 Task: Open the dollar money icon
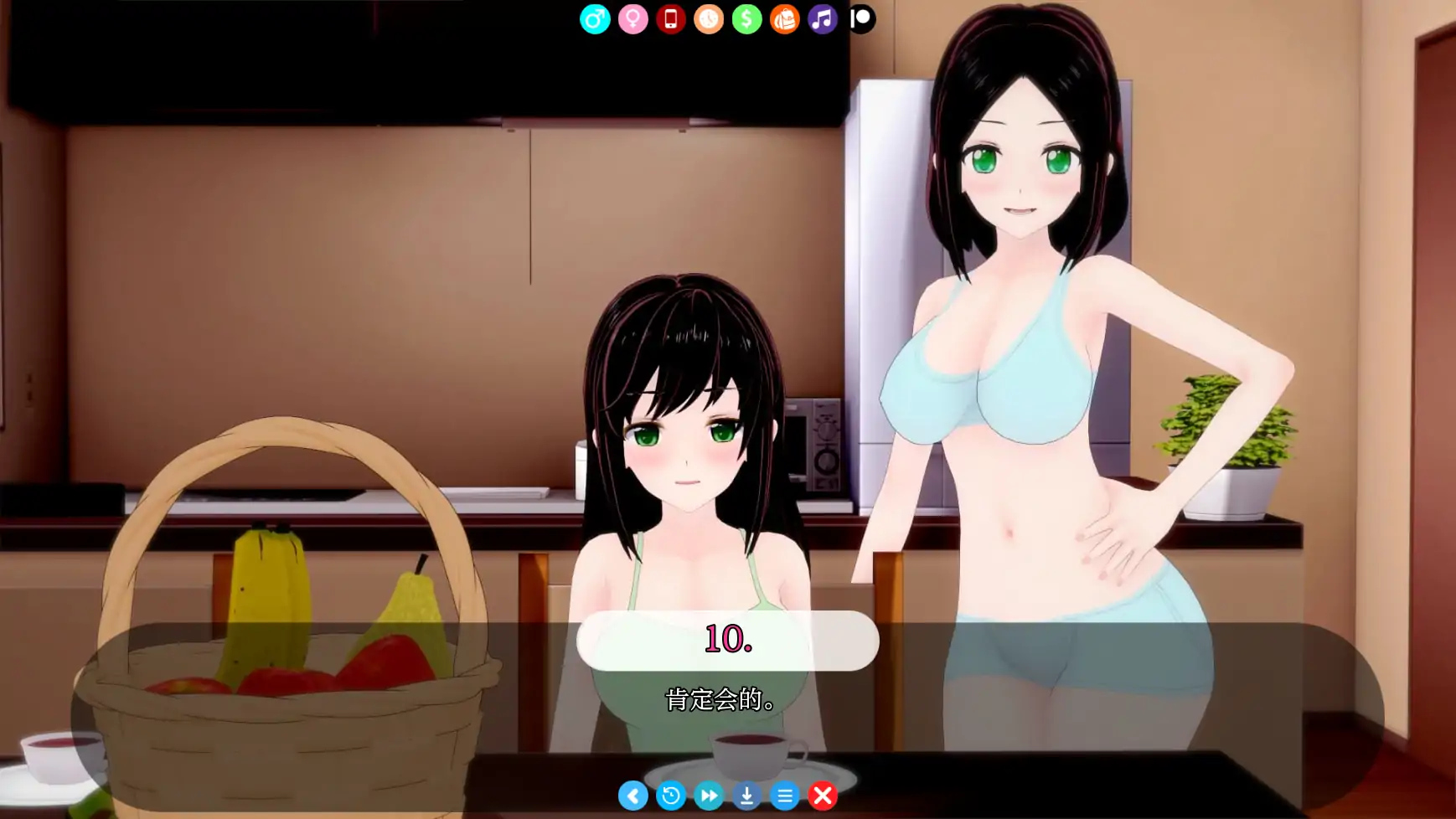746,18
